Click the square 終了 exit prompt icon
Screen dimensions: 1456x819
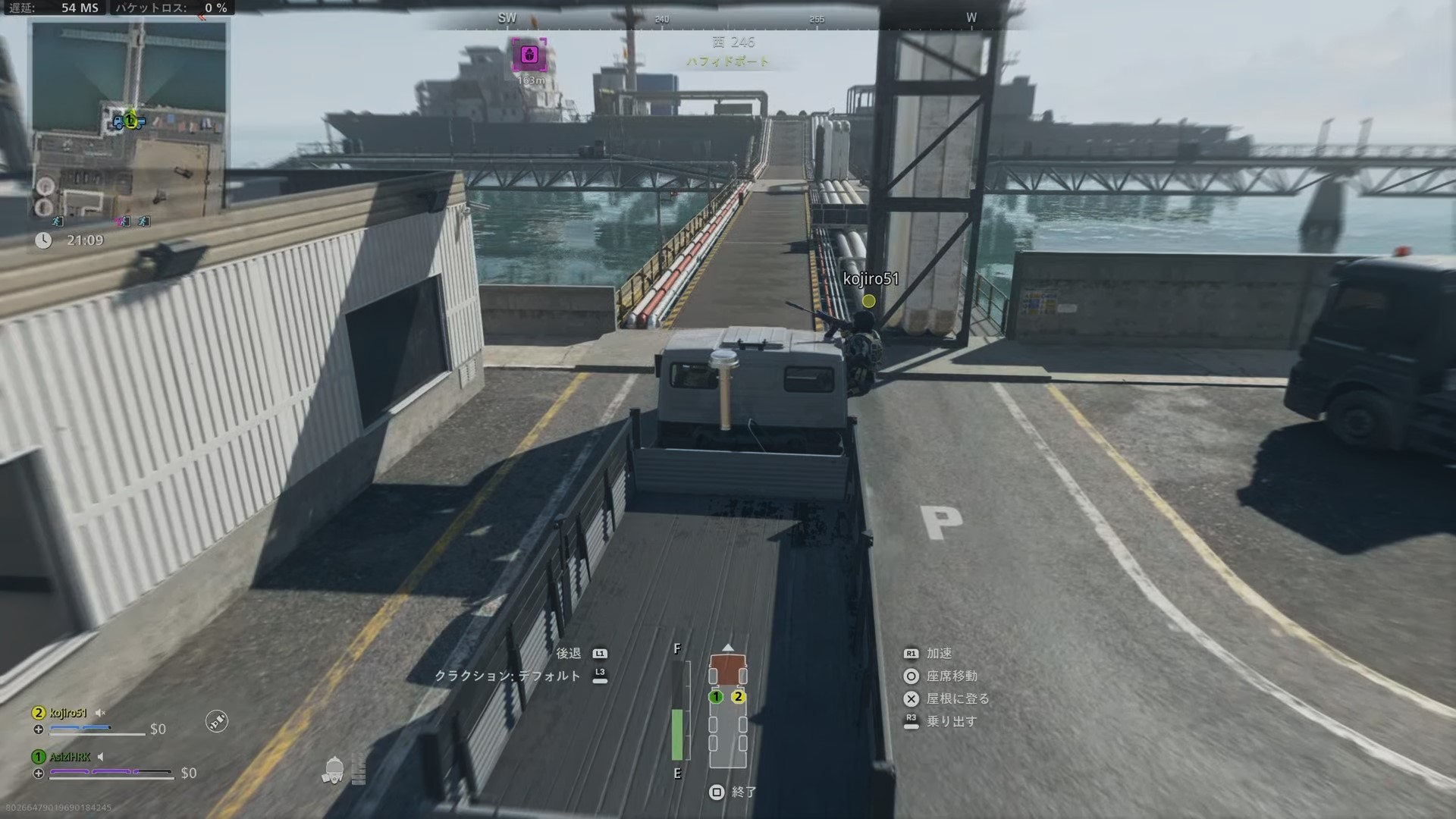point(716,792)
